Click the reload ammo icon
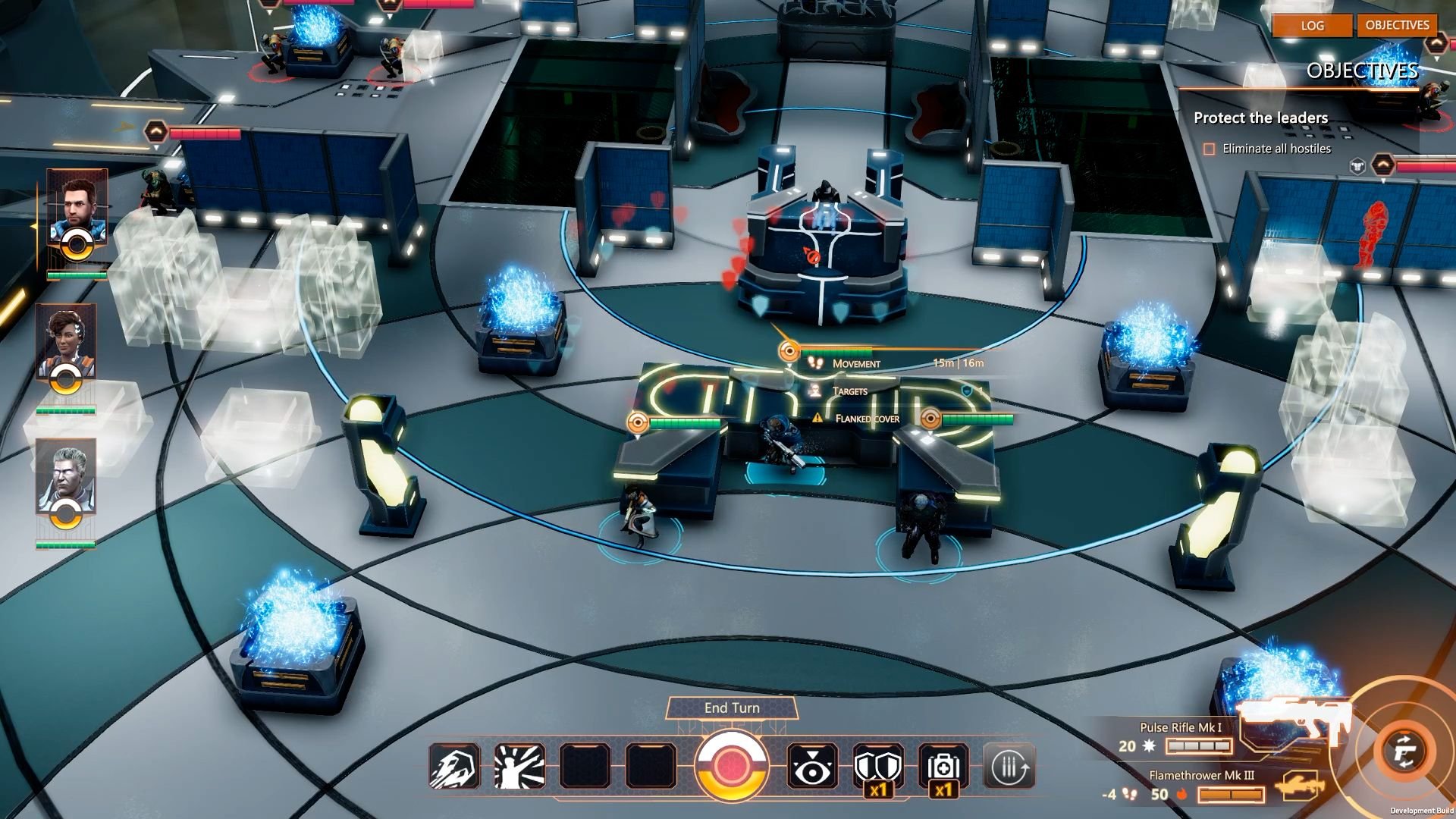Image resolution: width=1456 pixels, height=819 pixels. pyautogui.click(x=1009, y=767)
